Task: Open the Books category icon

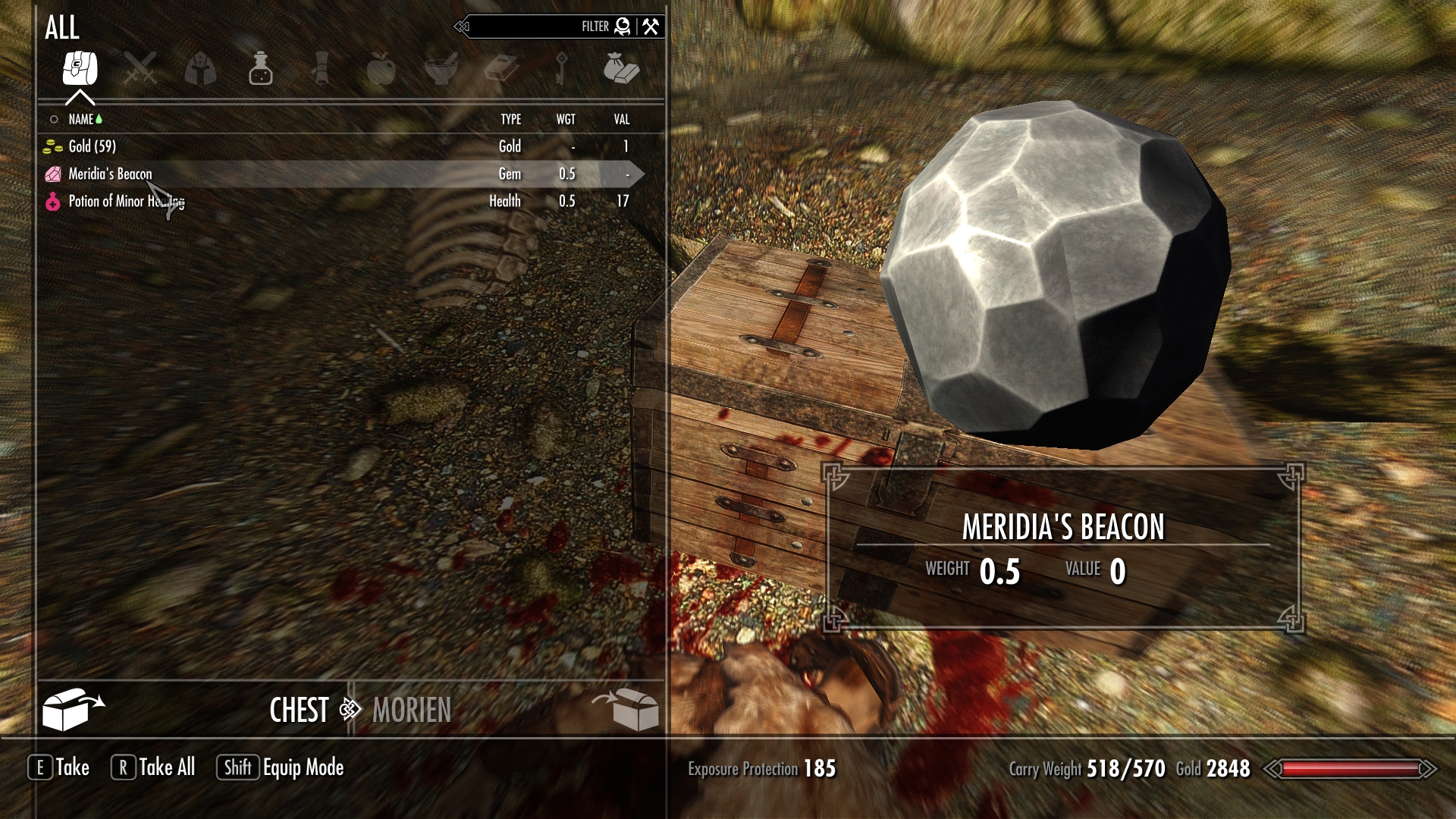Action: (x=500, y=69)
